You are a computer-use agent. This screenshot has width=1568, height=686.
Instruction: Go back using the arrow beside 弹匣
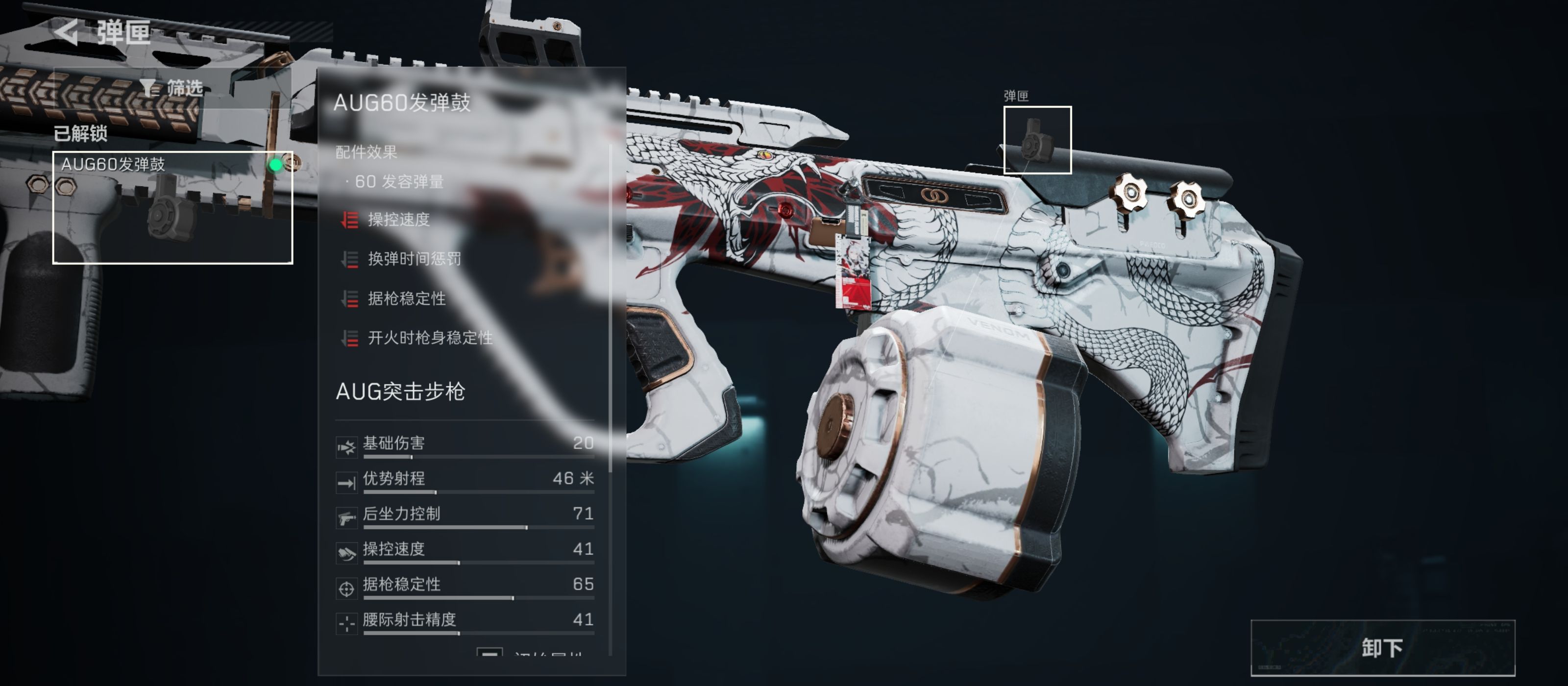[67, 32]
